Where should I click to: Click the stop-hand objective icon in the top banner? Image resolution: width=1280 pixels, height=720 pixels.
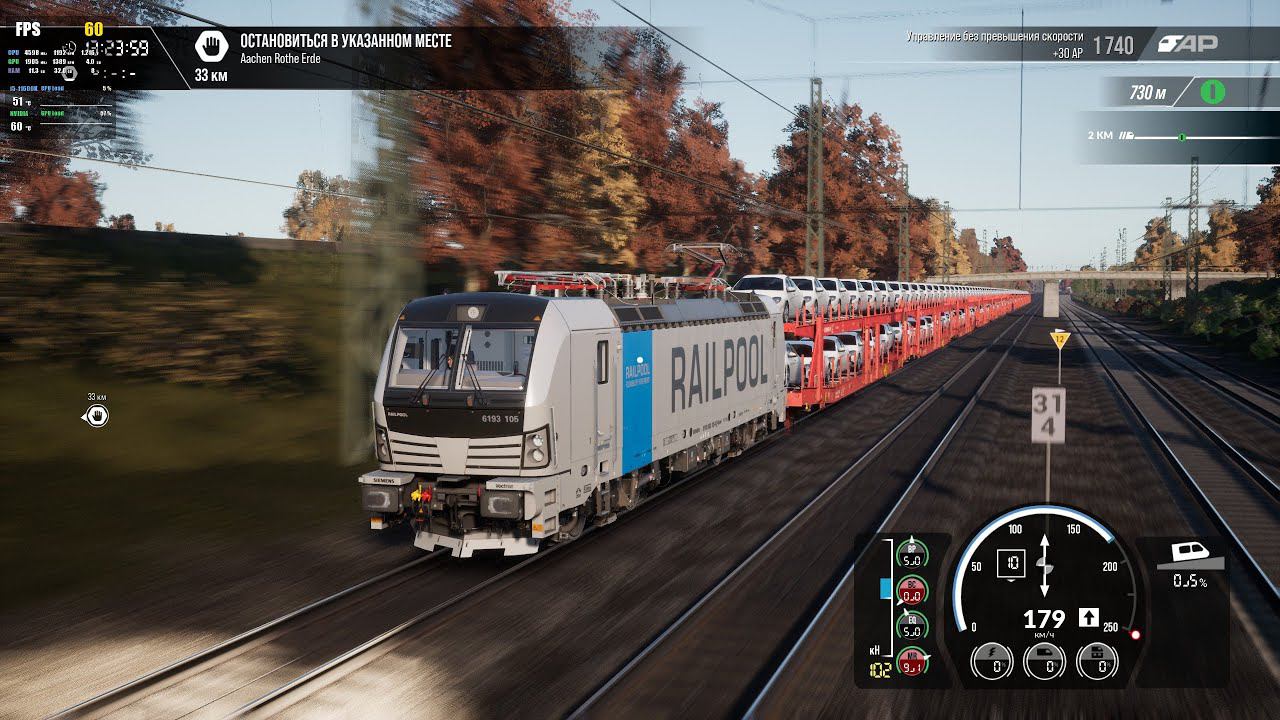pos(211,46)
